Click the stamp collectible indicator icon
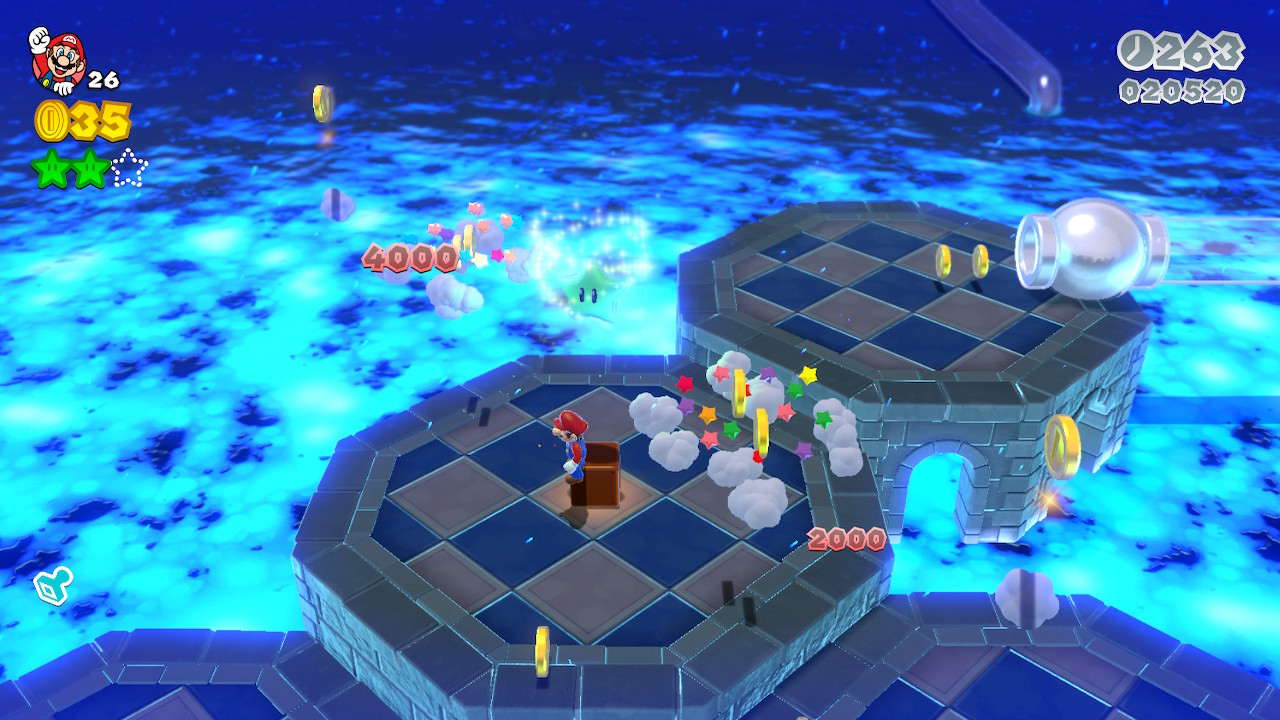The image size is (1280, 720). click(53, 586)
